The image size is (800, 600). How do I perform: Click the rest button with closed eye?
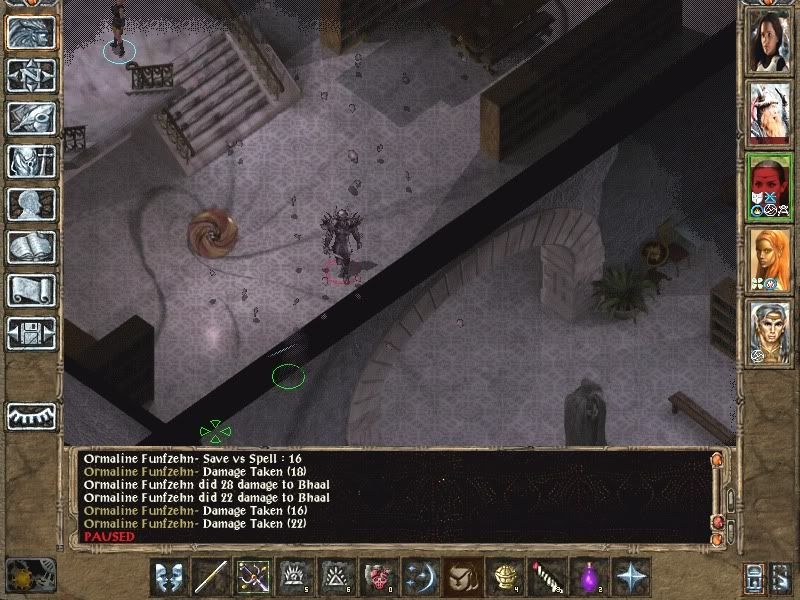click(31, 414)
